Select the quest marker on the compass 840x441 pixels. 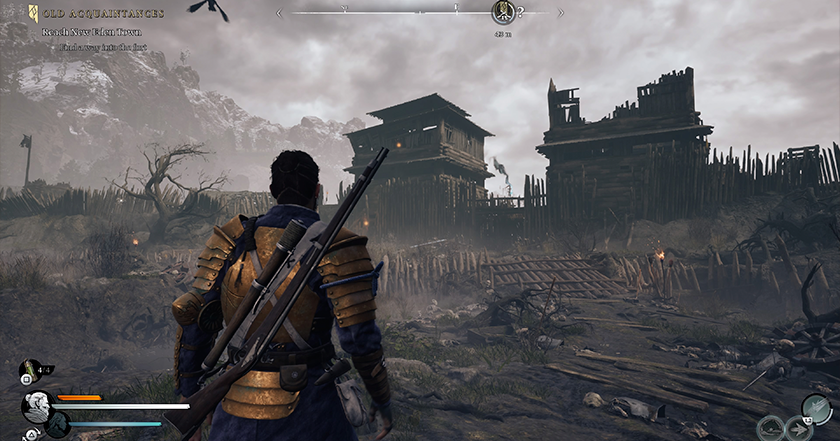click(x=503, y=13)
